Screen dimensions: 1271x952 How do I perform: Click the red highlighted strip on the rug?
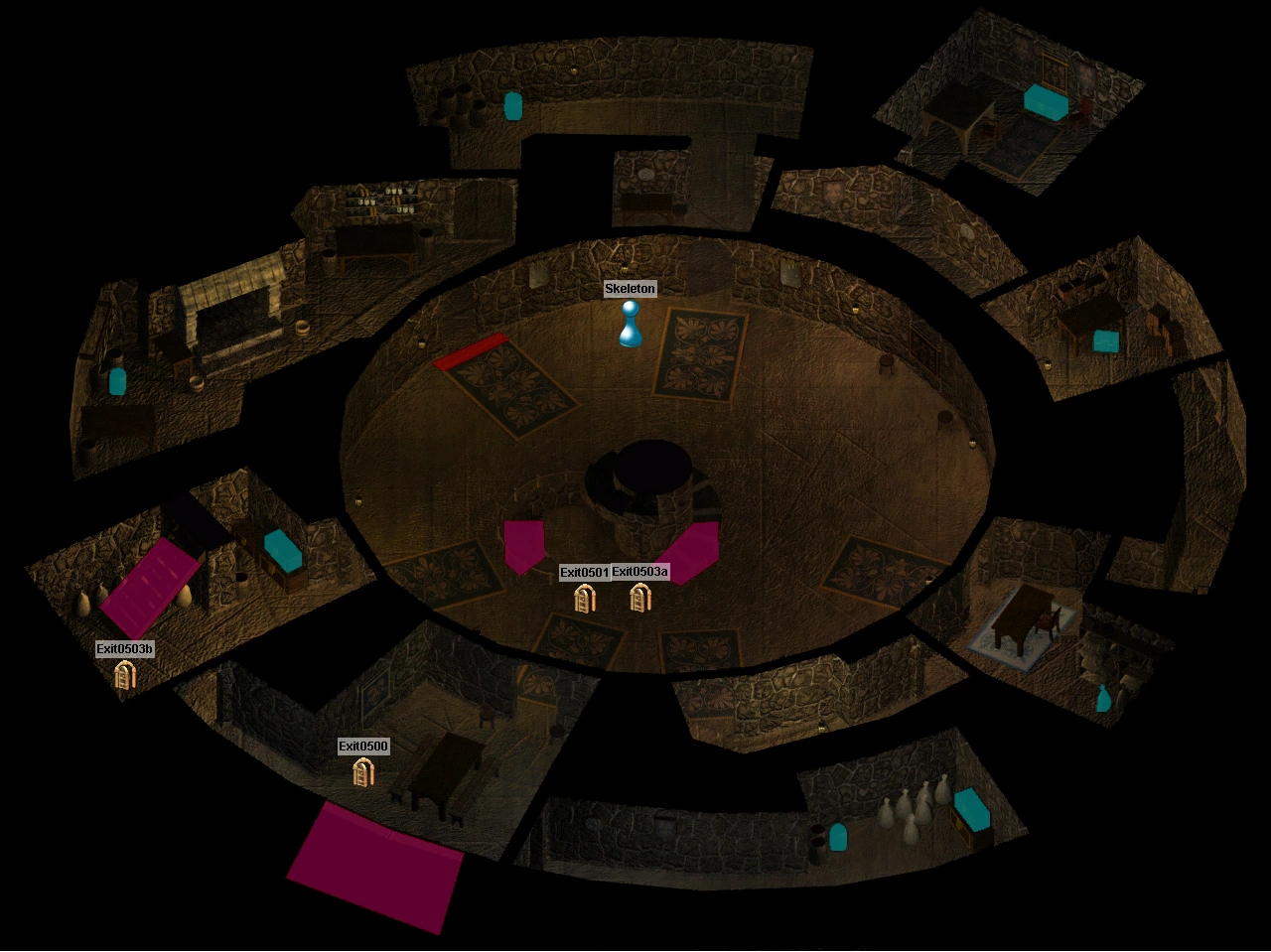(x=472, y=349)
